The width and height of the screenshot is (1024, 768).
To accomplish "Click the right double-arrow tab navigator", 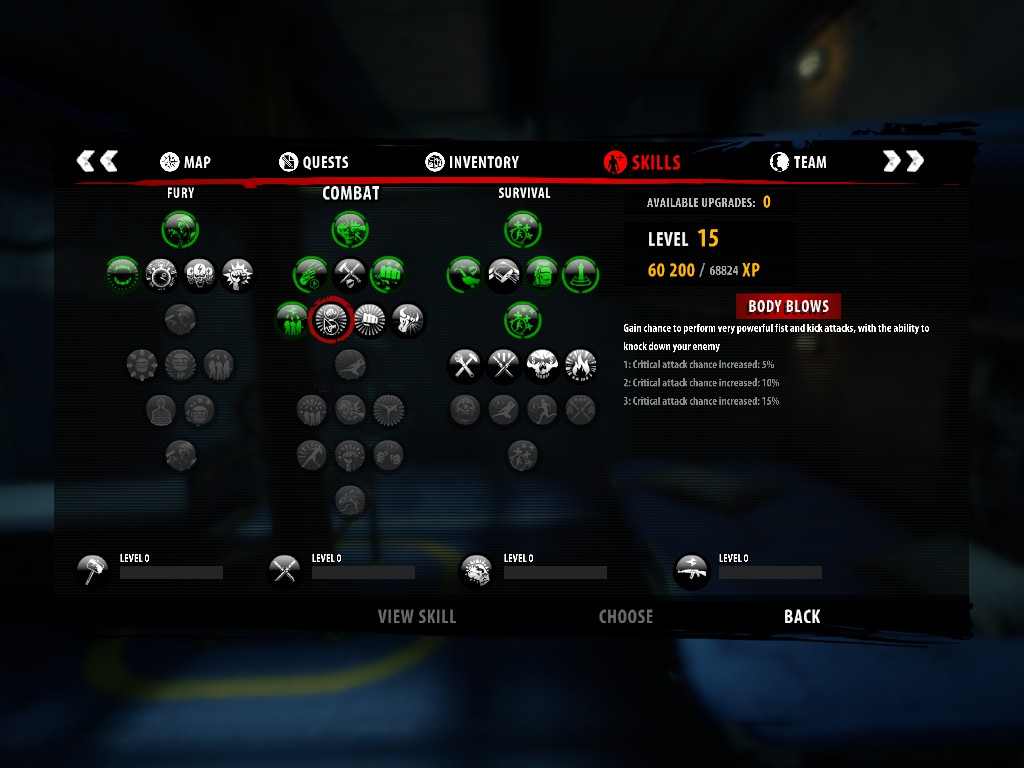I will 903,161.
